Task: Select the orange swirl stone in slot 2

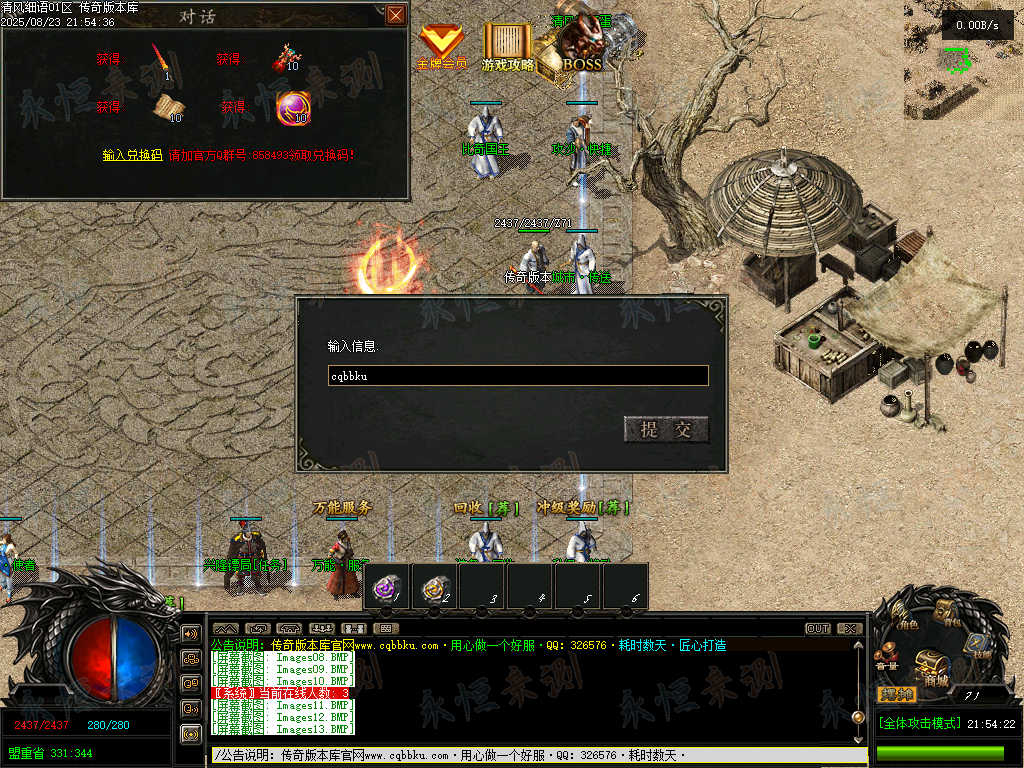Action: click(434, 587)
